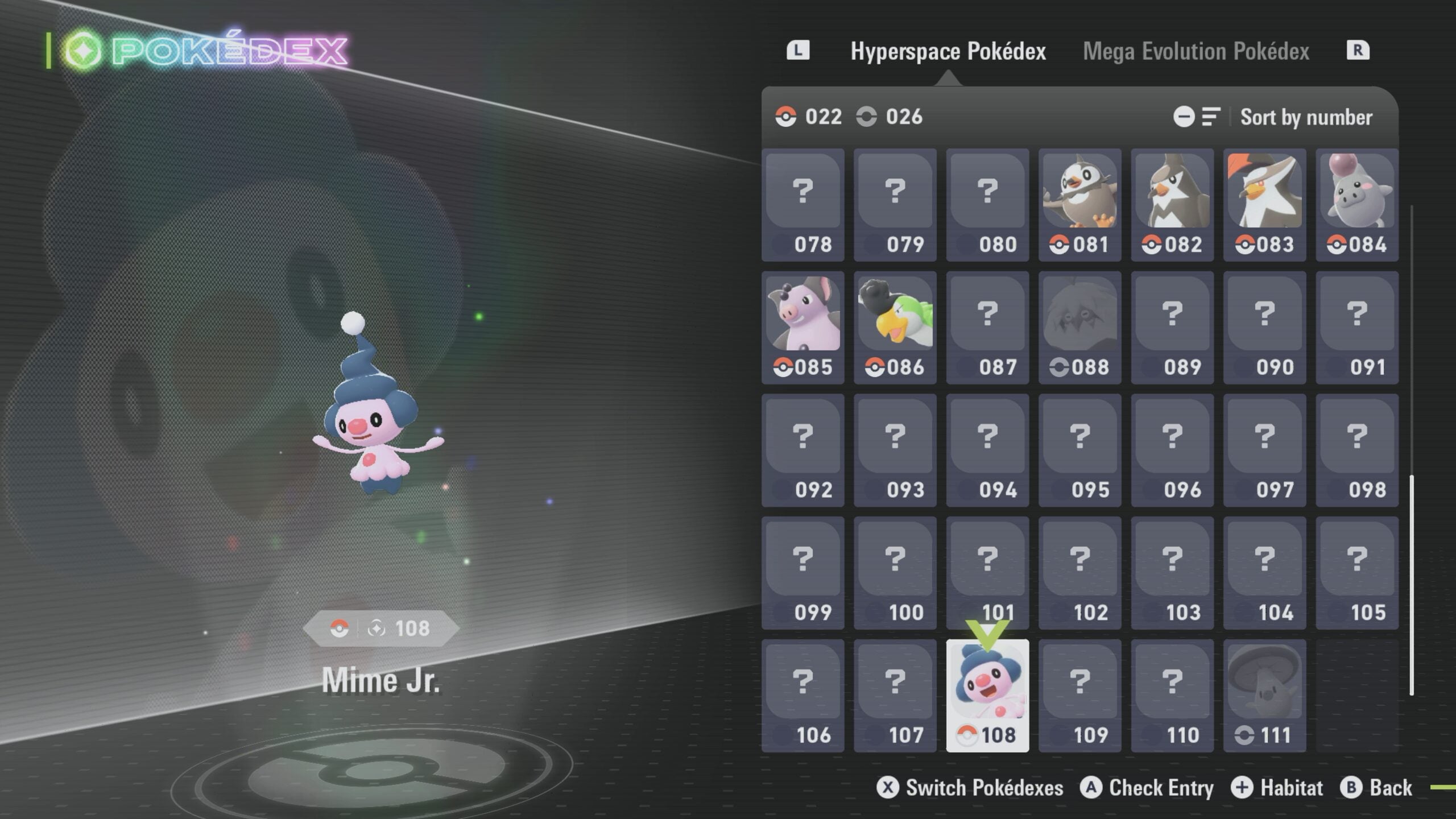Select Grumpig entry number 085

803,328
